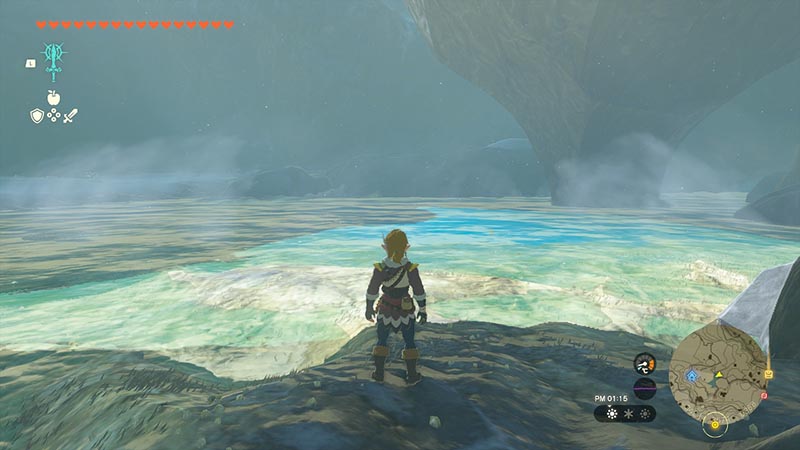This screenshot has width=800, height=450.
Task: Select the sword weapon quick-select icon
Action: click(x=70, y=116)
